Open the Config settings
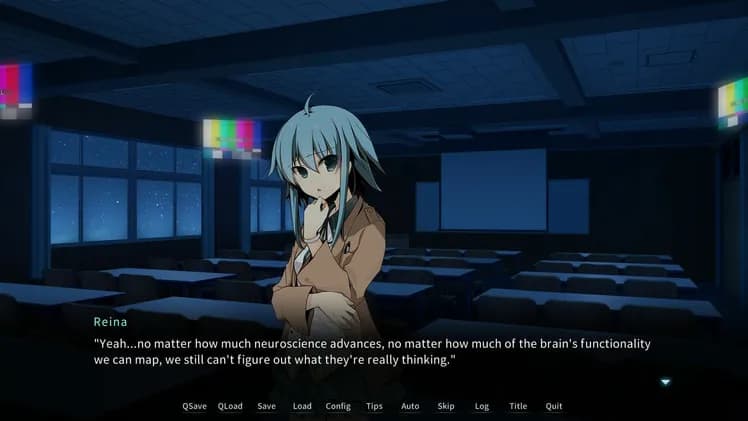This screenshot has width=748, height=421. (338, 406)
